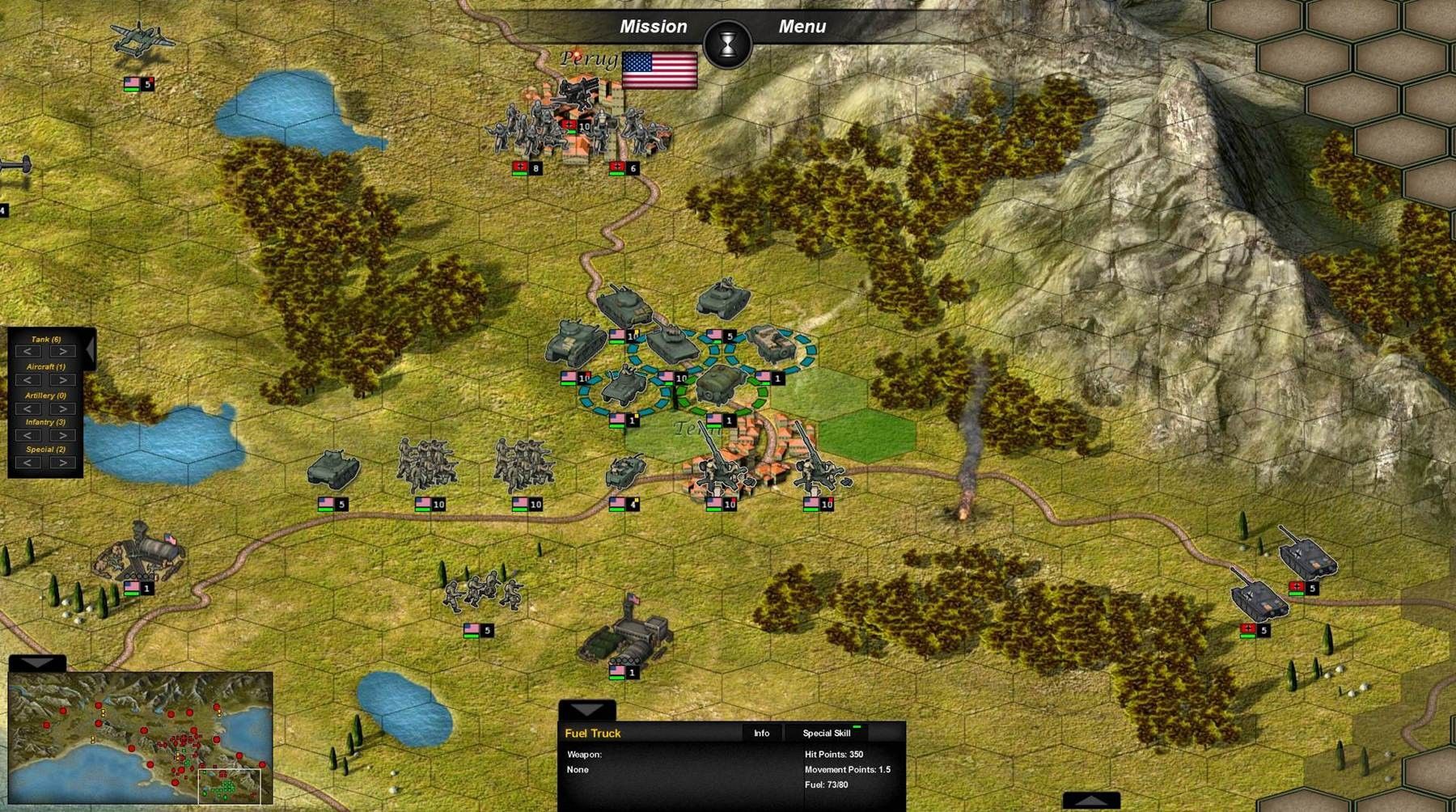Image resolution: width=1456 pixels, height=812 pixels.
Task: Select the previous Aircraft unit
Action: pos(28,380)
